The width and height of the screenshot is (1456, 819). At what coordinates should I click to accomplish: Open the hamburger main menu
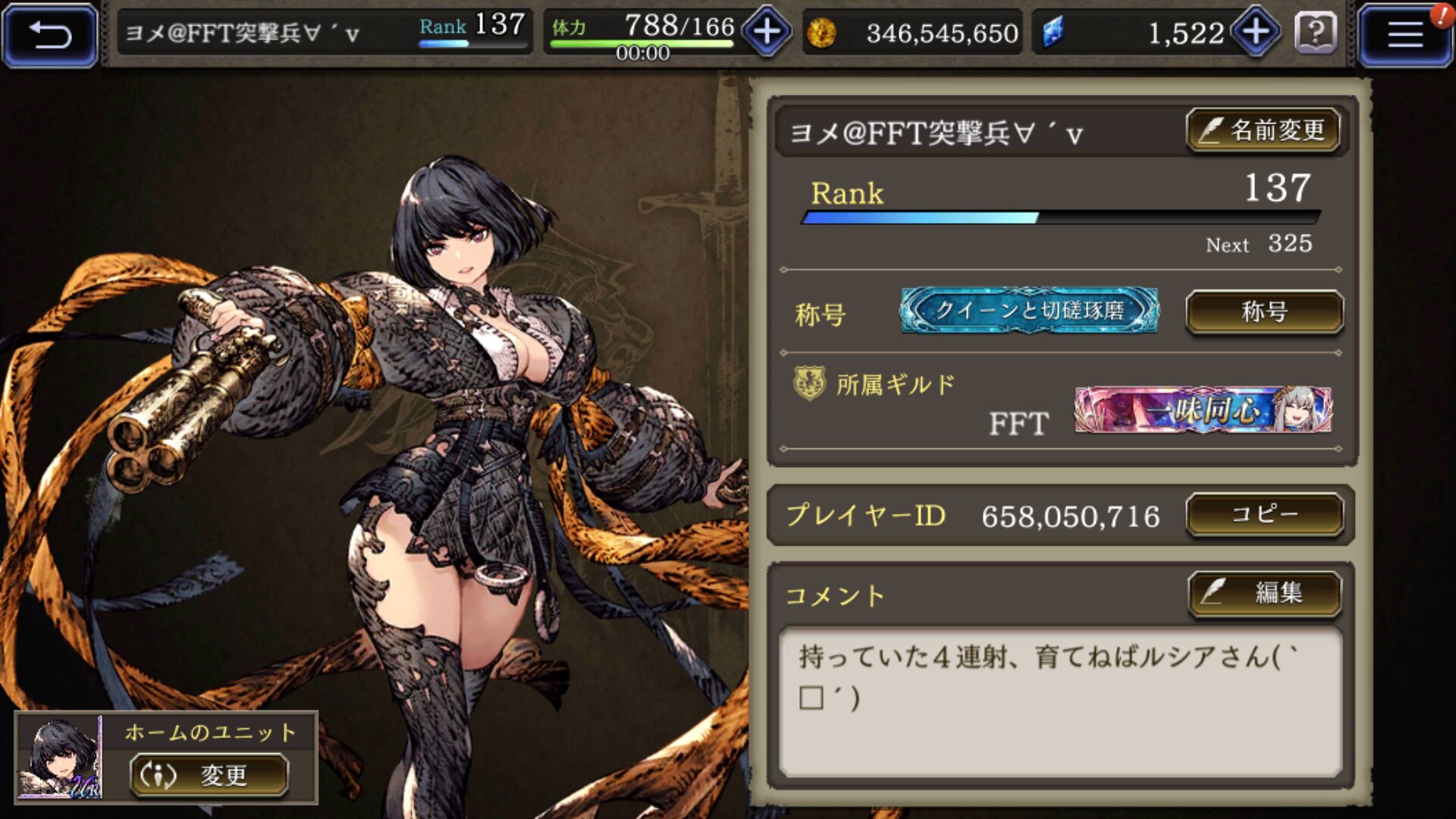tap(1404, 35)
